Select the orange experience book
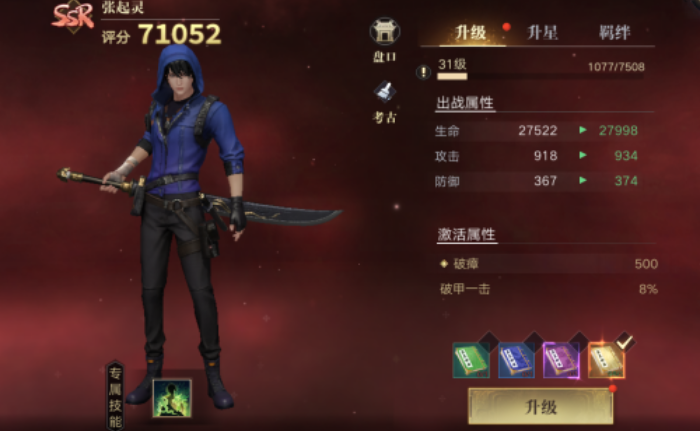 [607, 360]
